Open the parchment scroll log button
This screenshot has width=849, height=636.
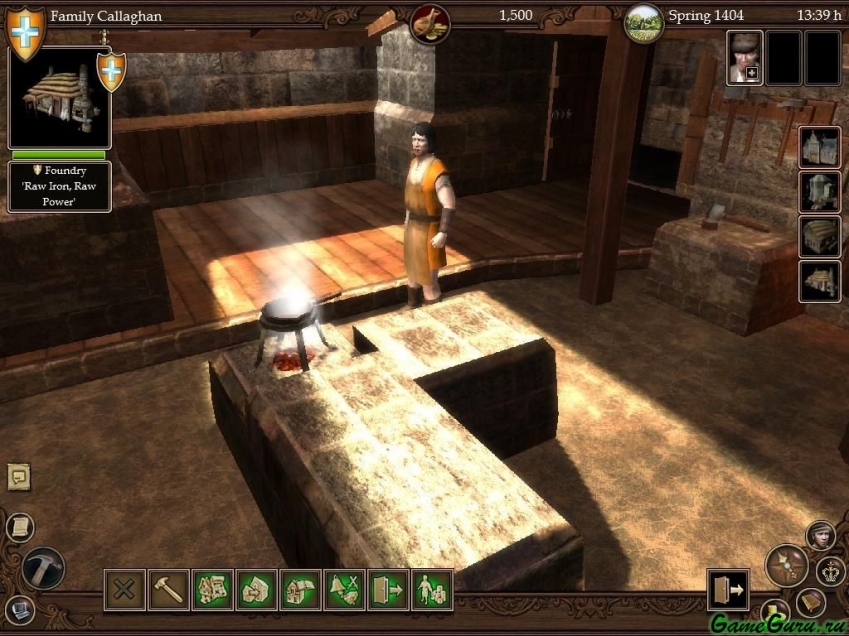coord(19,527)
